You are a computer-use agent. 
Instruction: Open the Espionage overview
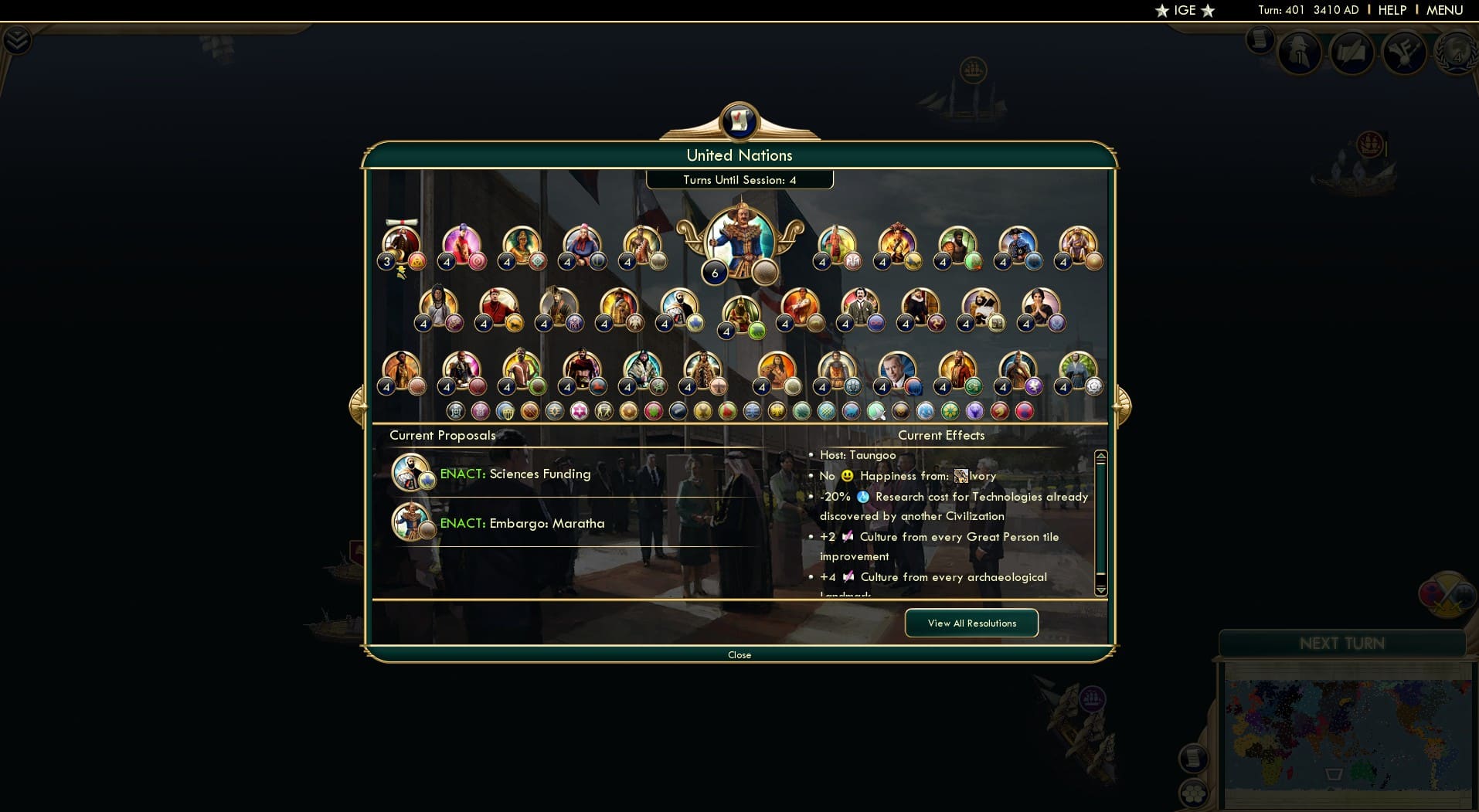[1300, 53]
